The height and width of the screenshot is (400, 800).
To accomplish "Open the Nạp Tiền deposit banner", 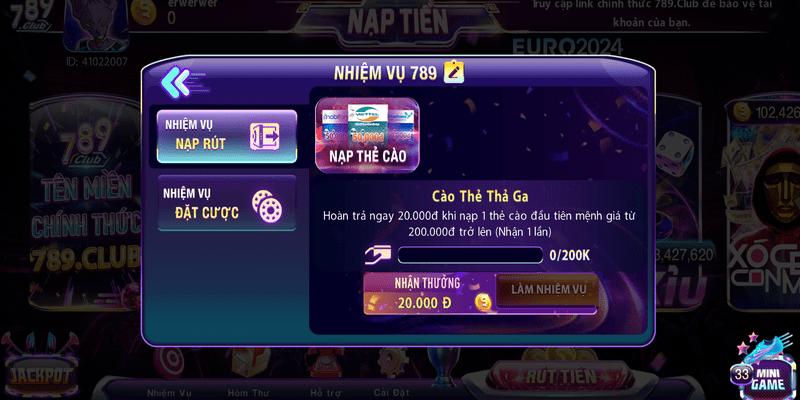I will [398, 21].
